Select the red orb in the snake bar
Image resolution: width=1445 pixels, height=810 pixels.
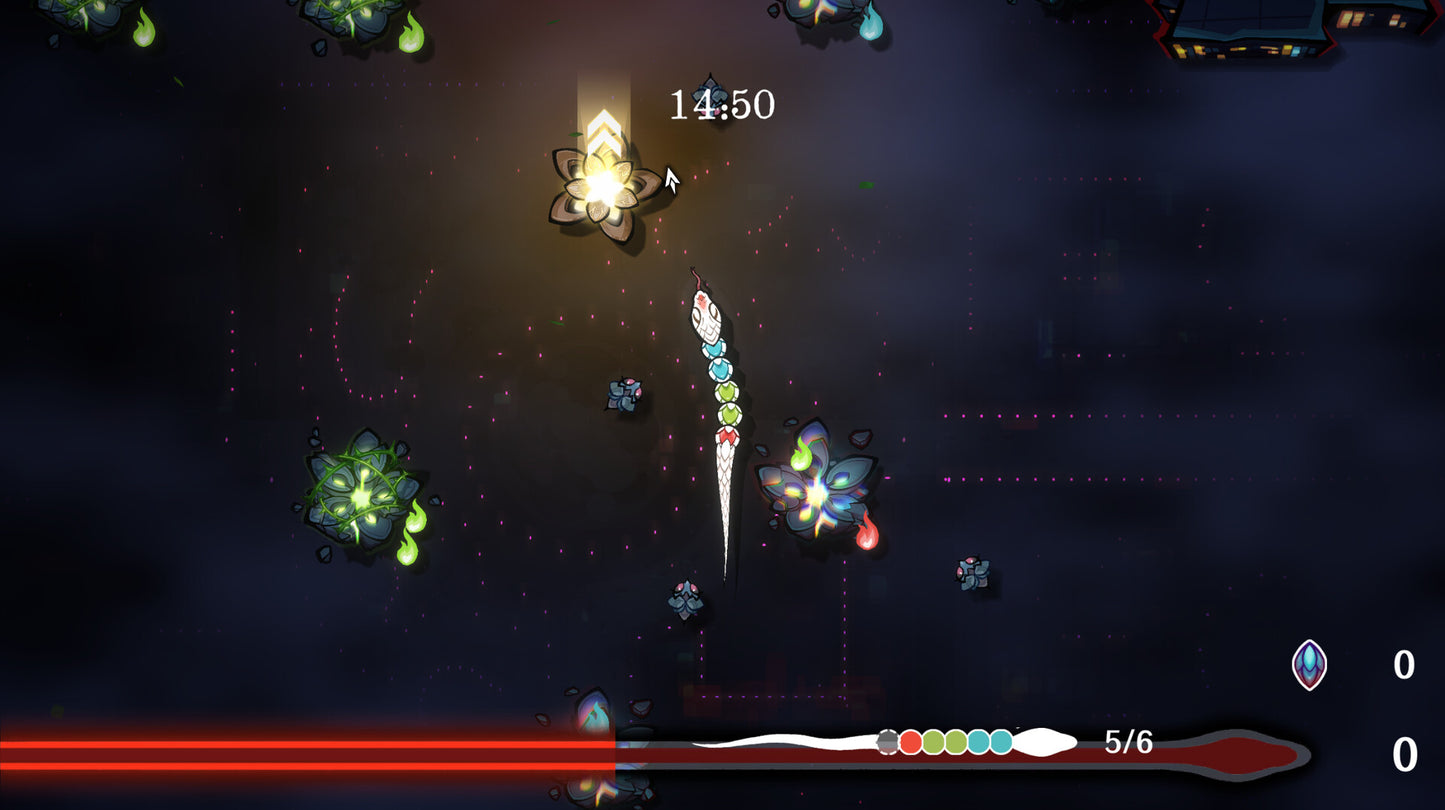pos(910,742)
